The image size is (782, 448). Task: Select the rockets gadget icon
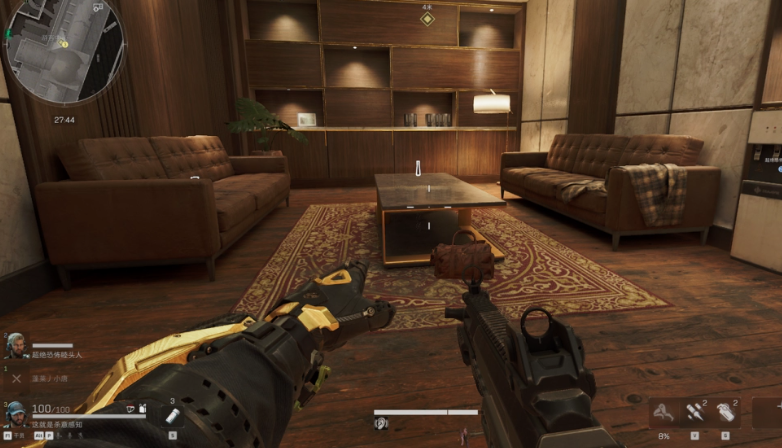click(694, 412)
